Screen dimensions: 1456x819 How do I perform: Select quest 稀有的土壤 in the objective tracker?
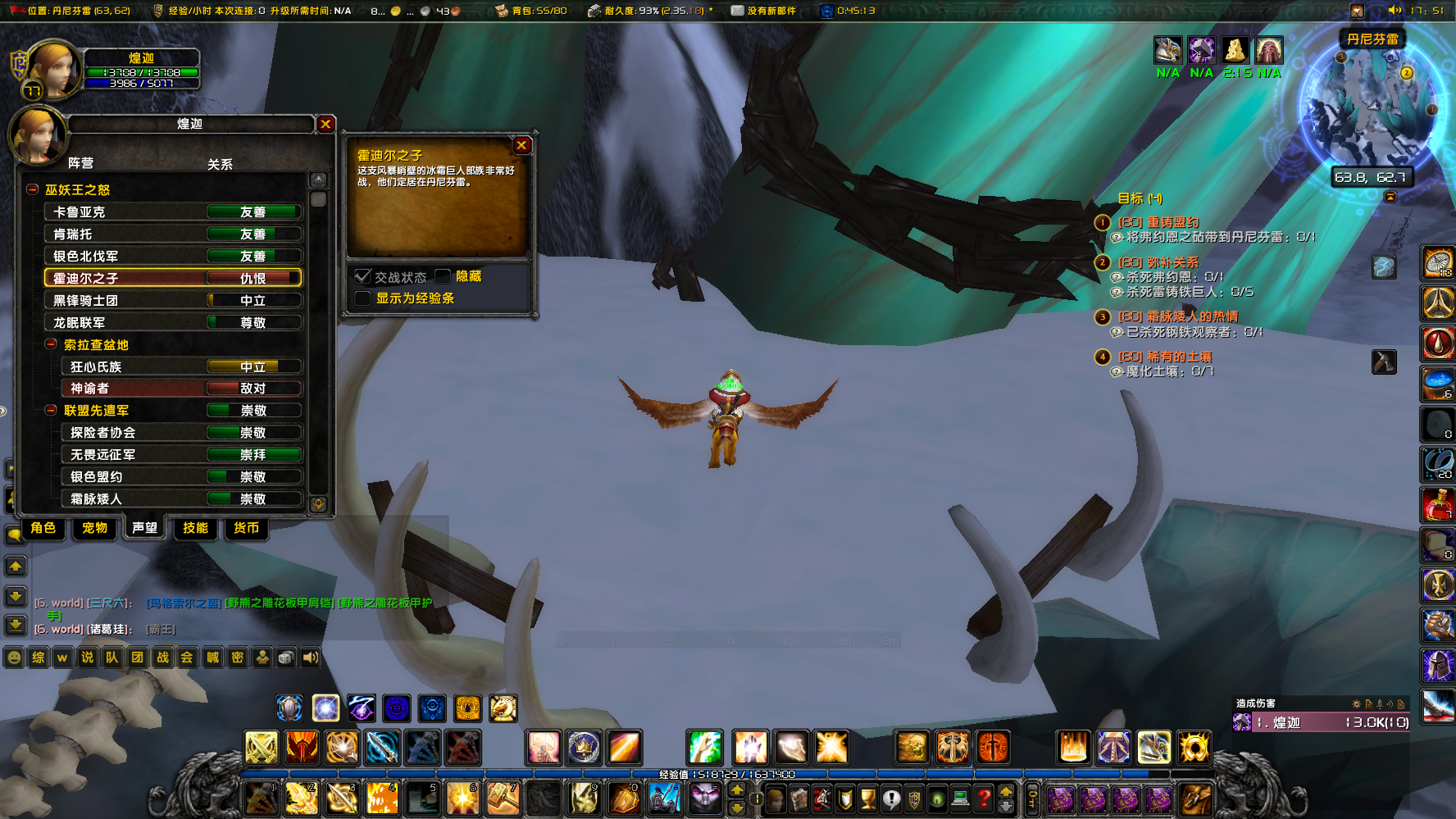point(1165,357)
